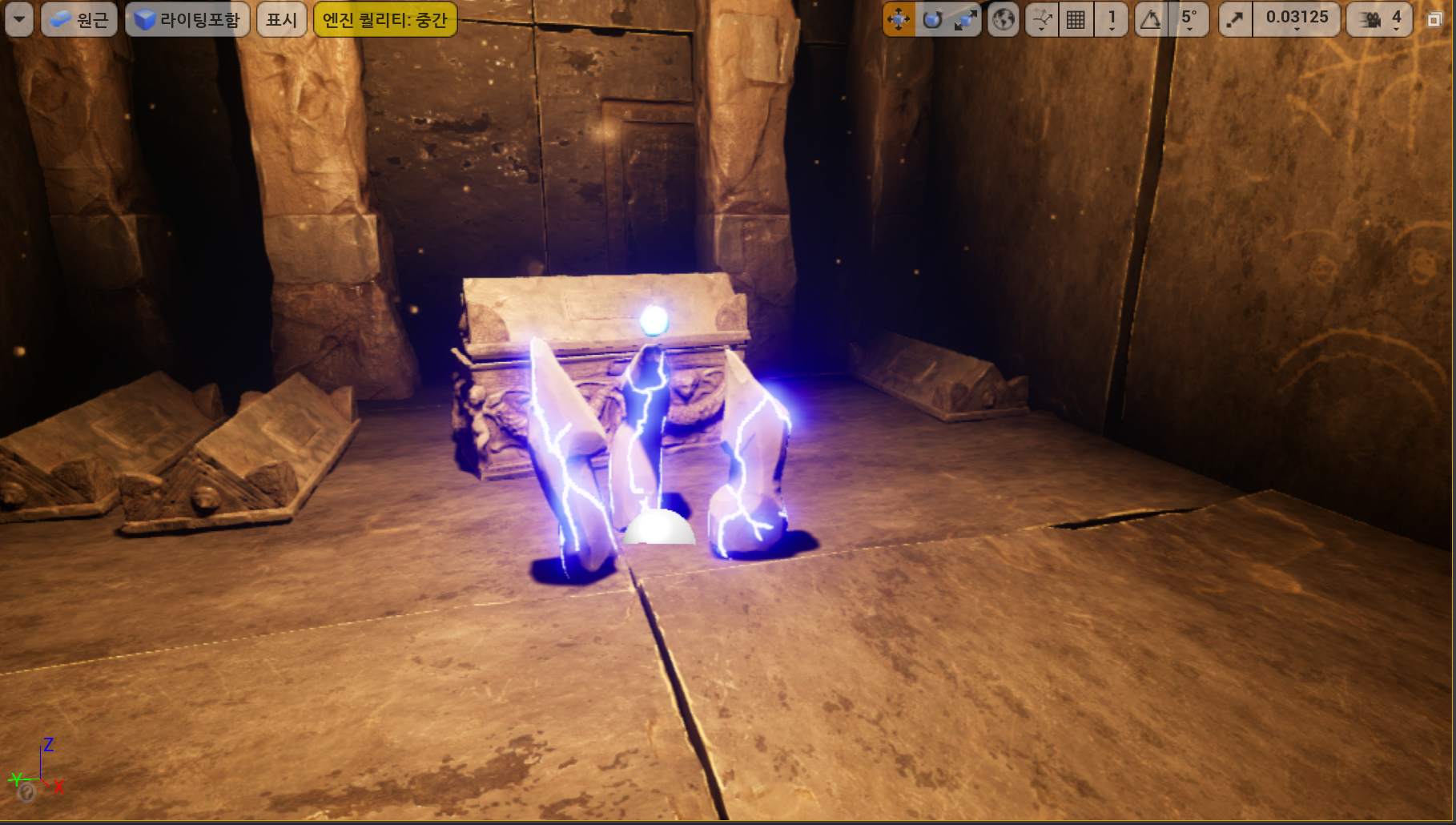Switch between world and local transform space

point(1003,18)
